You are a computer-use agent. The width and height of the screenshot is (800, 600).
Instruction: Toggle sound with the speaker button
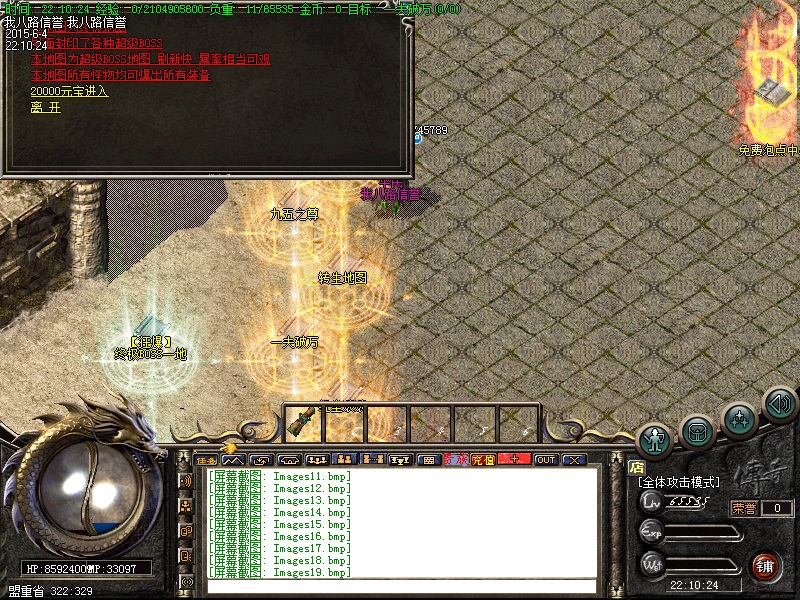(x=779, y=403)
